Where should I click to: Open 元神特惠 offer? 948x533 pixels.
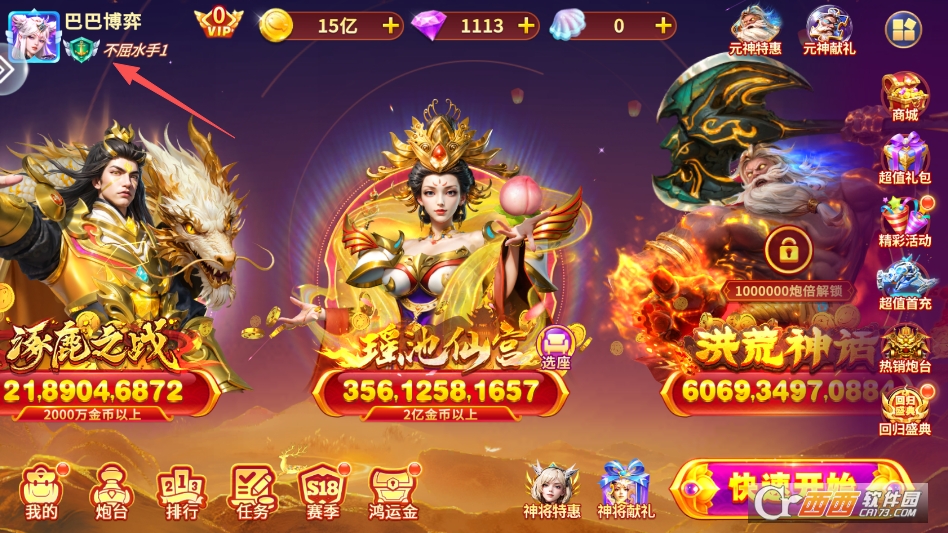point(755,30)
